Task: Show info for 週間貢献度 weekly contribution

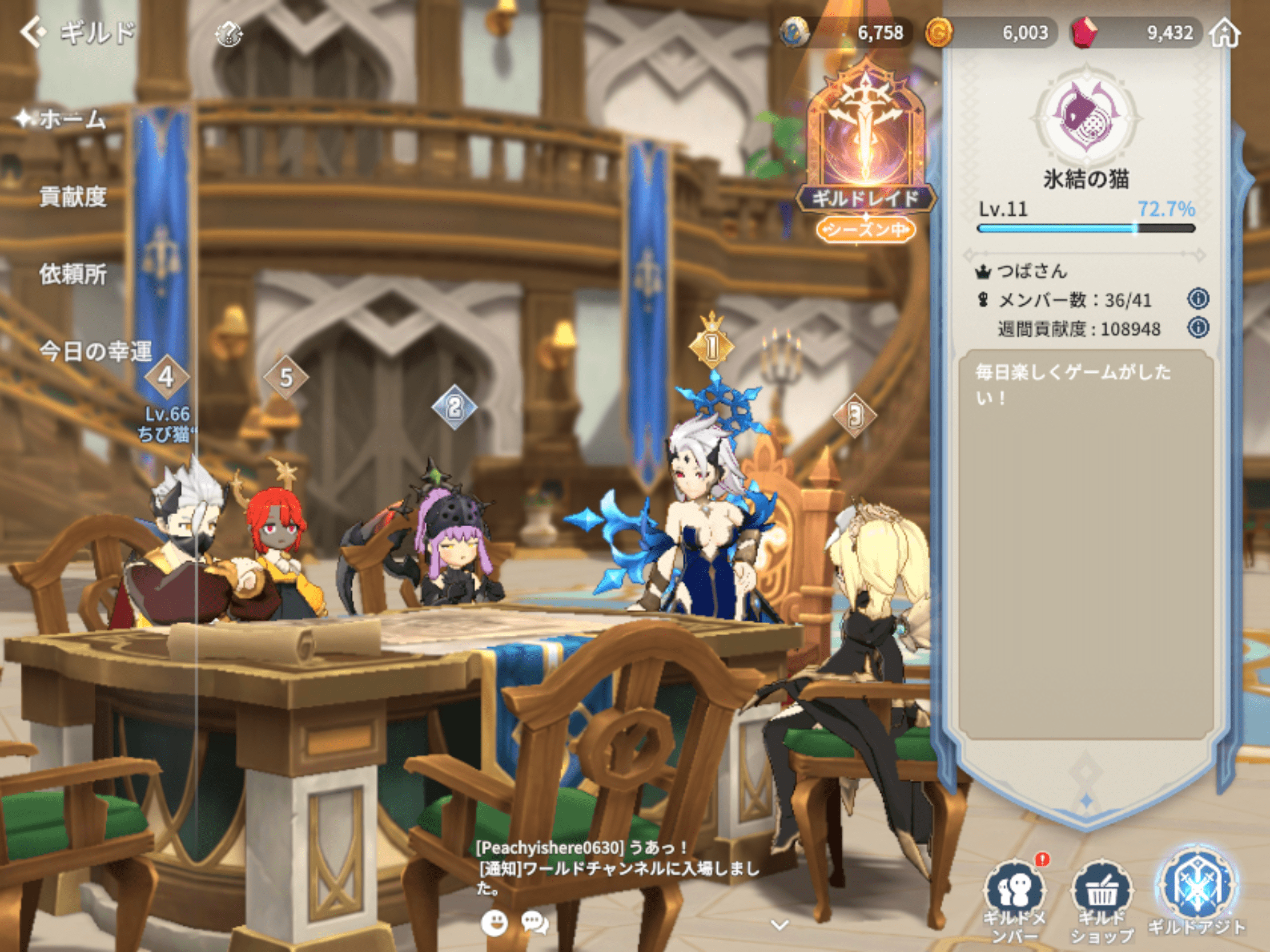Action: (1197, 328)
